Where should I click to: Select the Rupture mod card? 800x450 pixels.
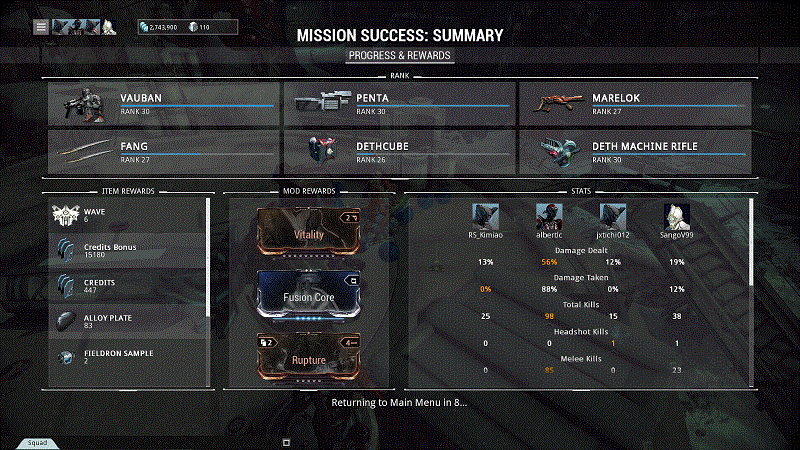pos(309,358)
